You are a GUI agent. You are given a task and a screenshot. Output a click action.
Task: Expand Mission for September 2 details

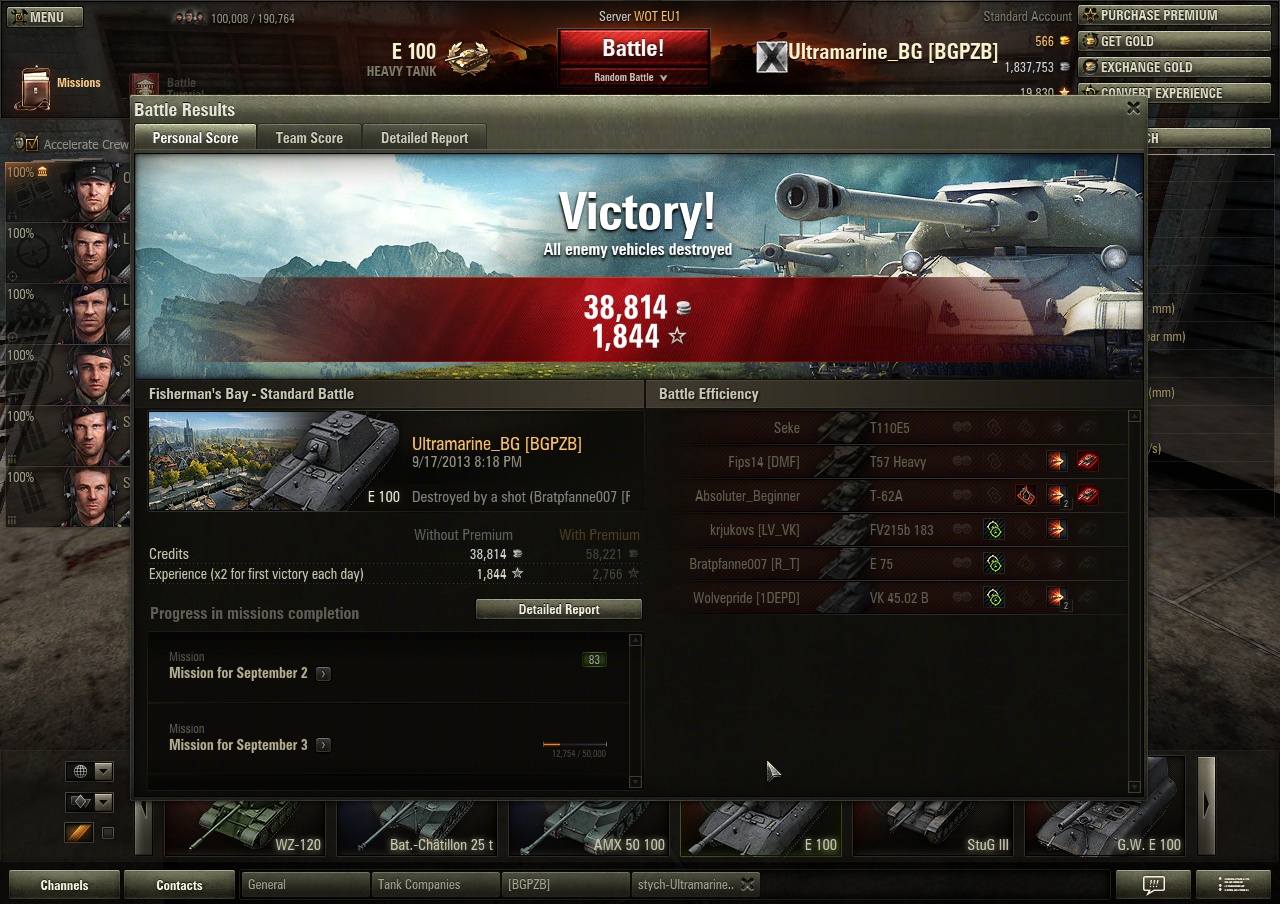click(323, 674)
